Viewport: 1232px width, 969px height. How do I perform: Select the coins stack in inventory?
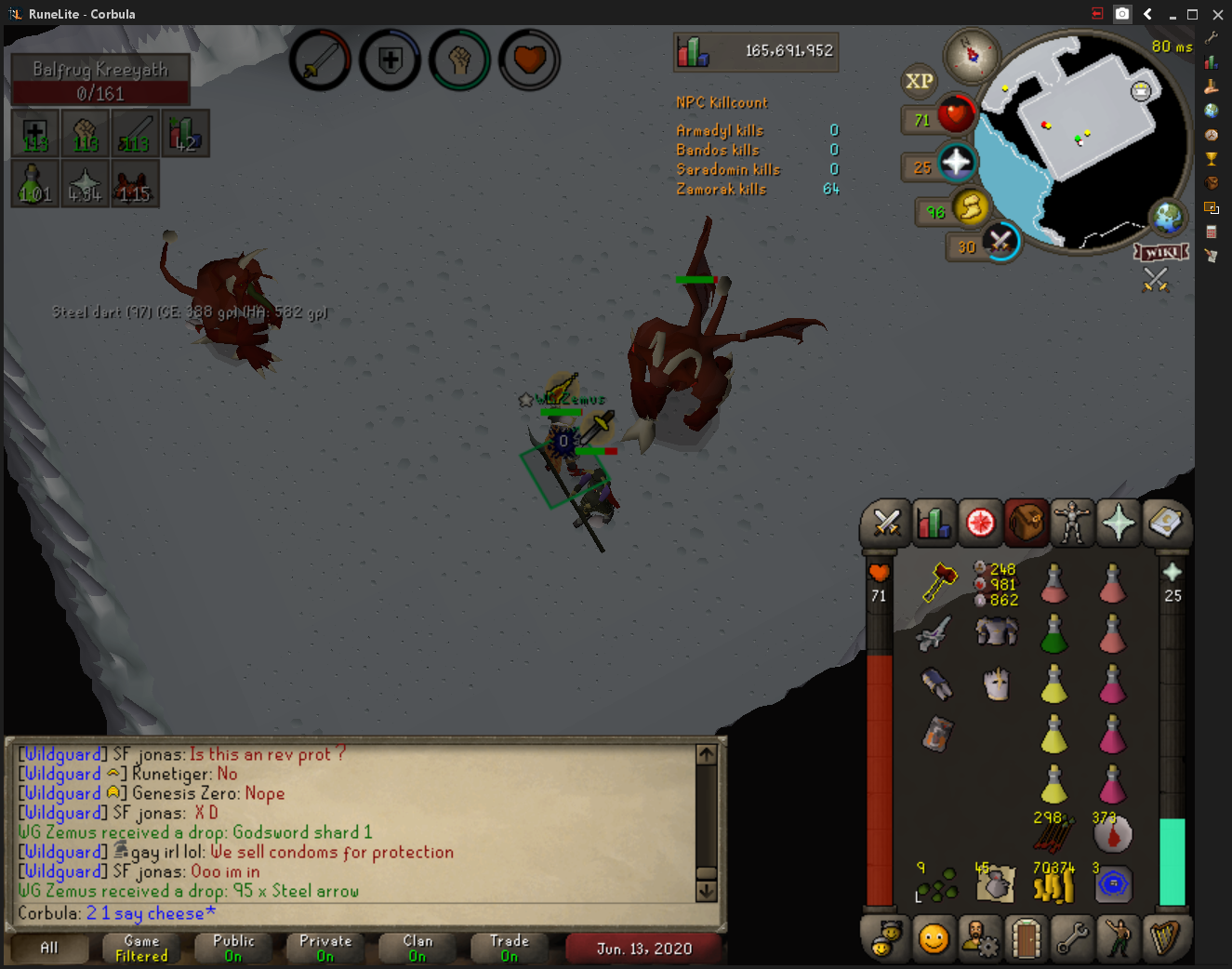coord(1053,884)
